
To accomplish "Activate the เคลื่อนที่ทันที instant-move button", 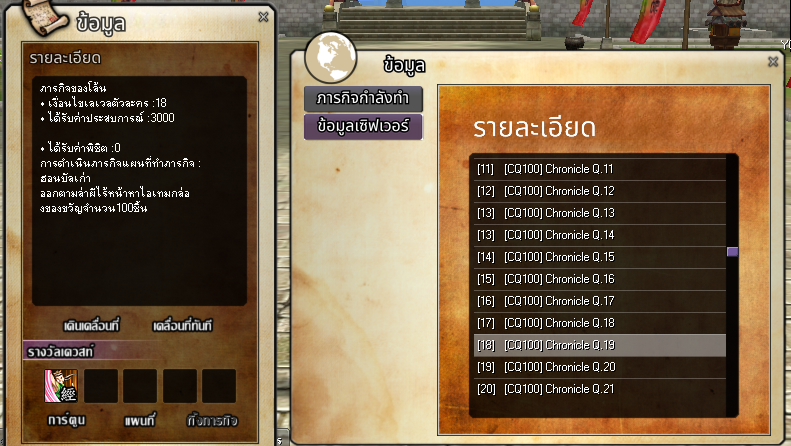I will (x=182, y=327).
